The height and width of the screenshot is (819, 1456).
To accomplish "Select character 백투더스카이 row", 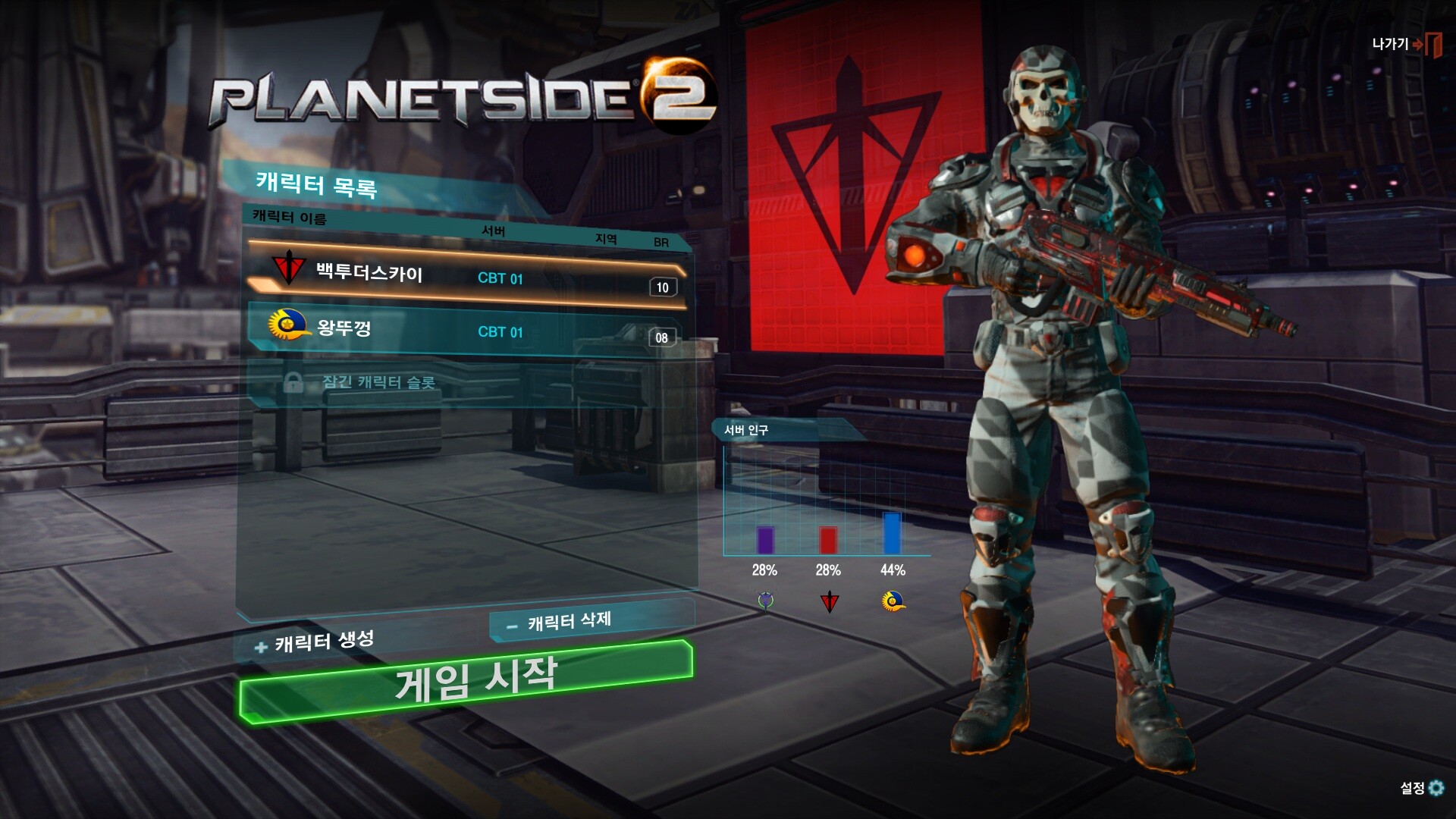I will 466,275.
